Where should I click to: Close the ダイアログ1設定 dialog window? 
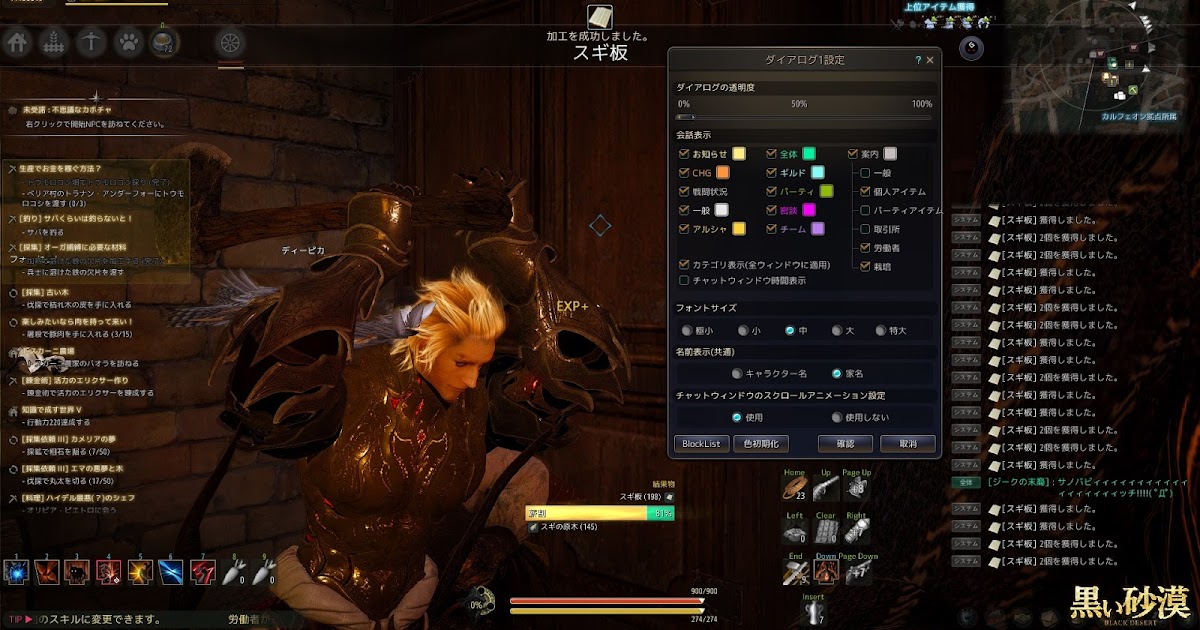click(930, 60)
